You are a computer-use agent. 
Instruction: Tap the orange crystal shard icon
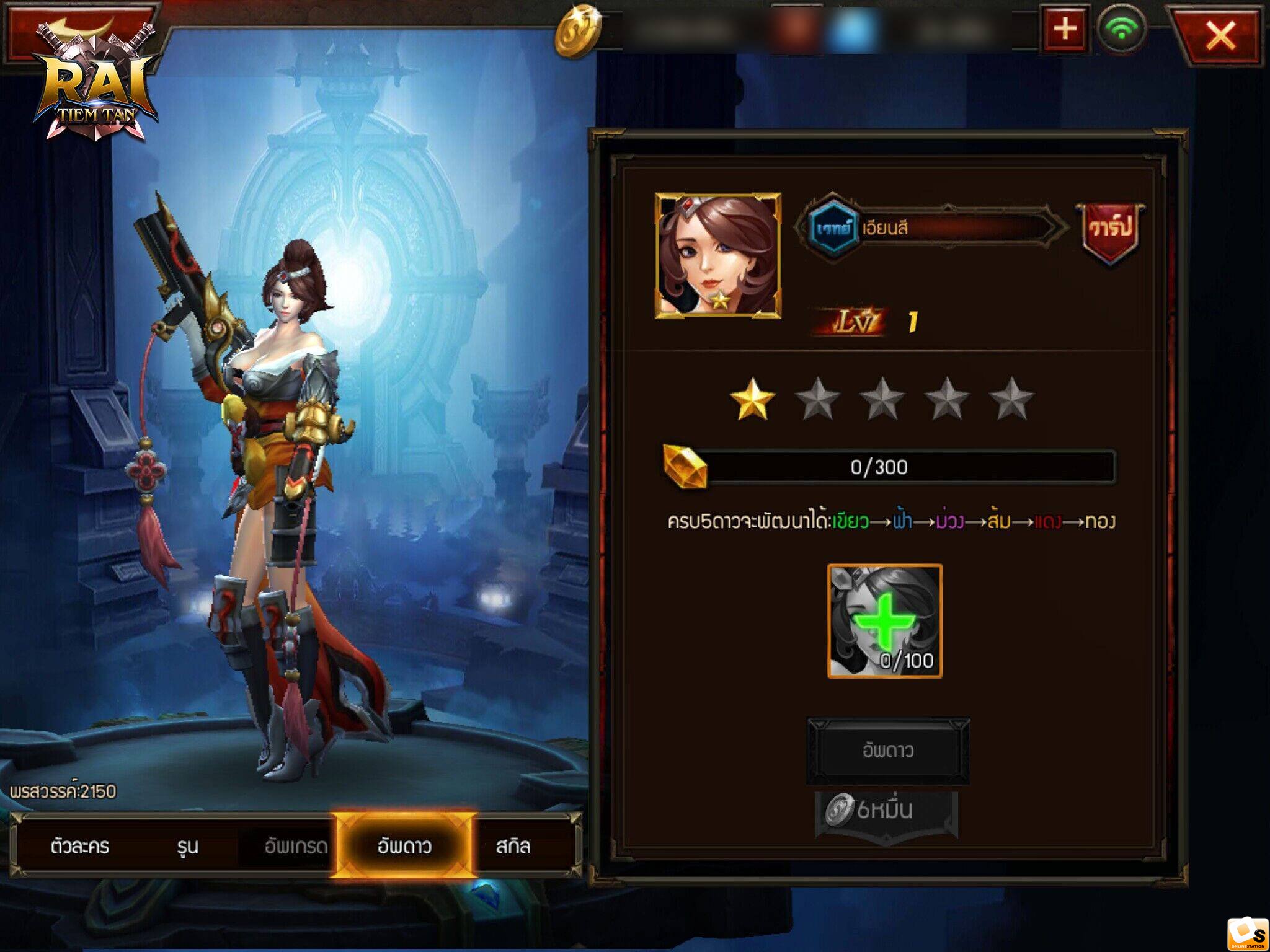685,466
